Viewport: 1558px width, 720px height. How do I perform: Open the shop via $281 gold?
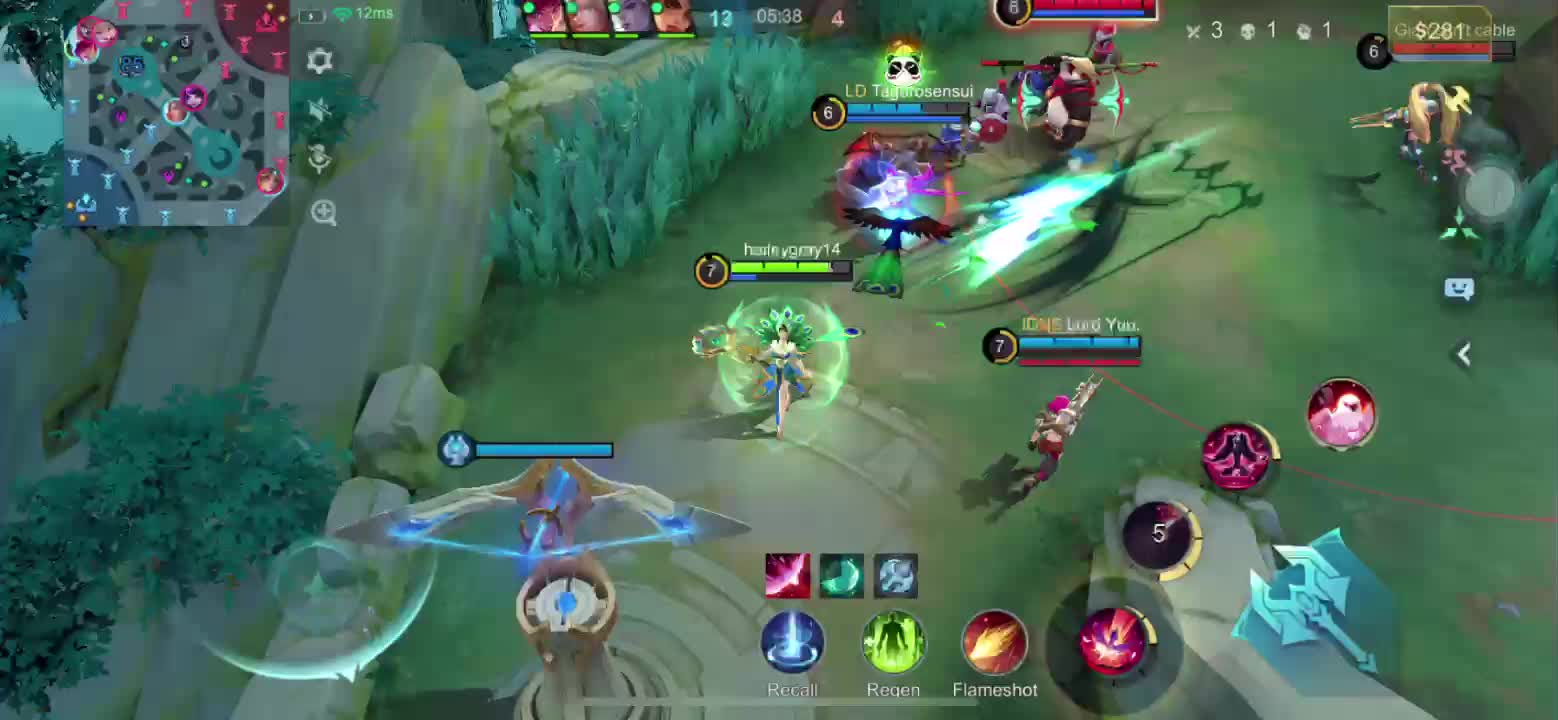[x=1440, y=31]
